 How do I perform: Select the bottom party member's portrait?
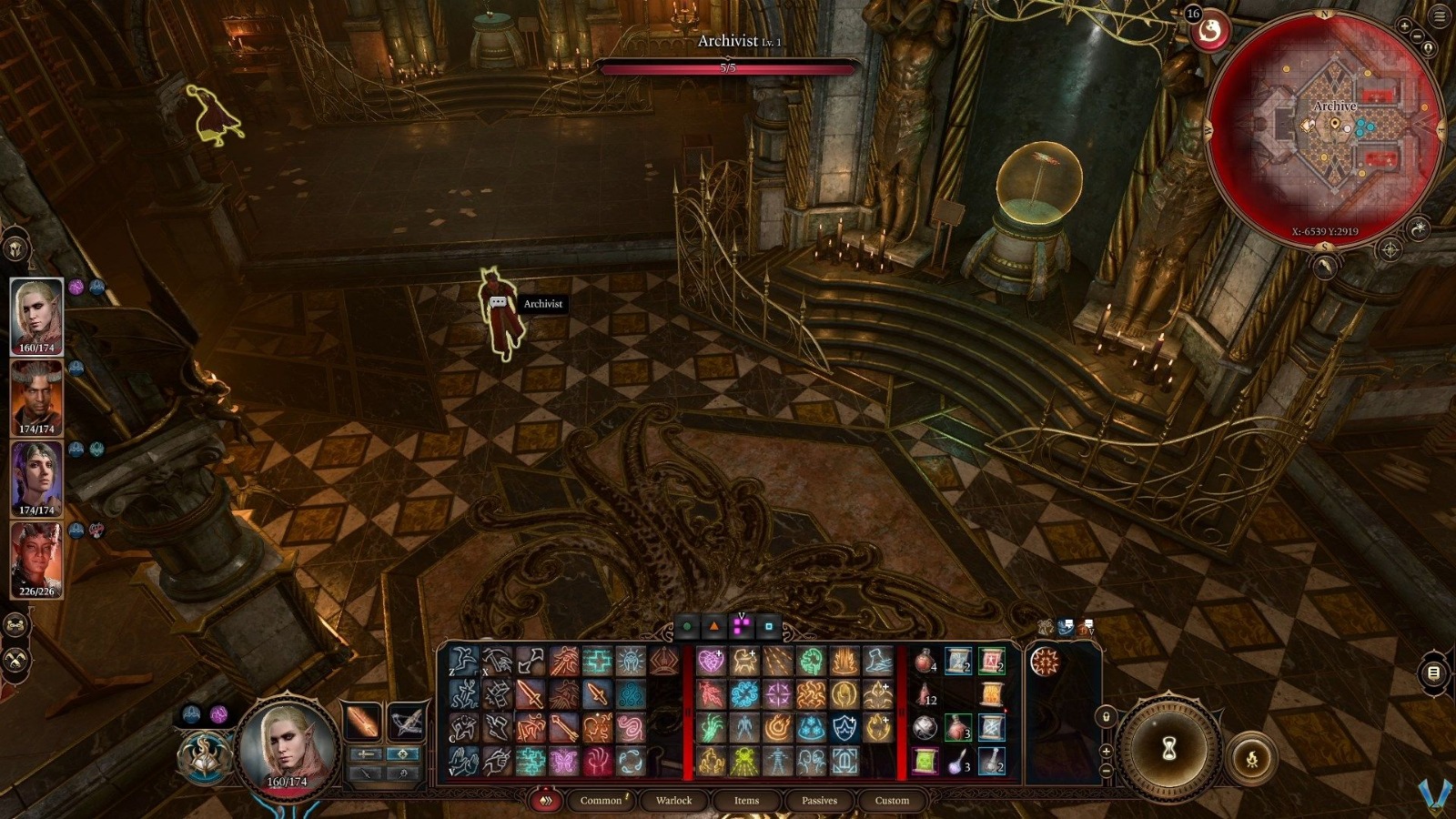point(38,557)
